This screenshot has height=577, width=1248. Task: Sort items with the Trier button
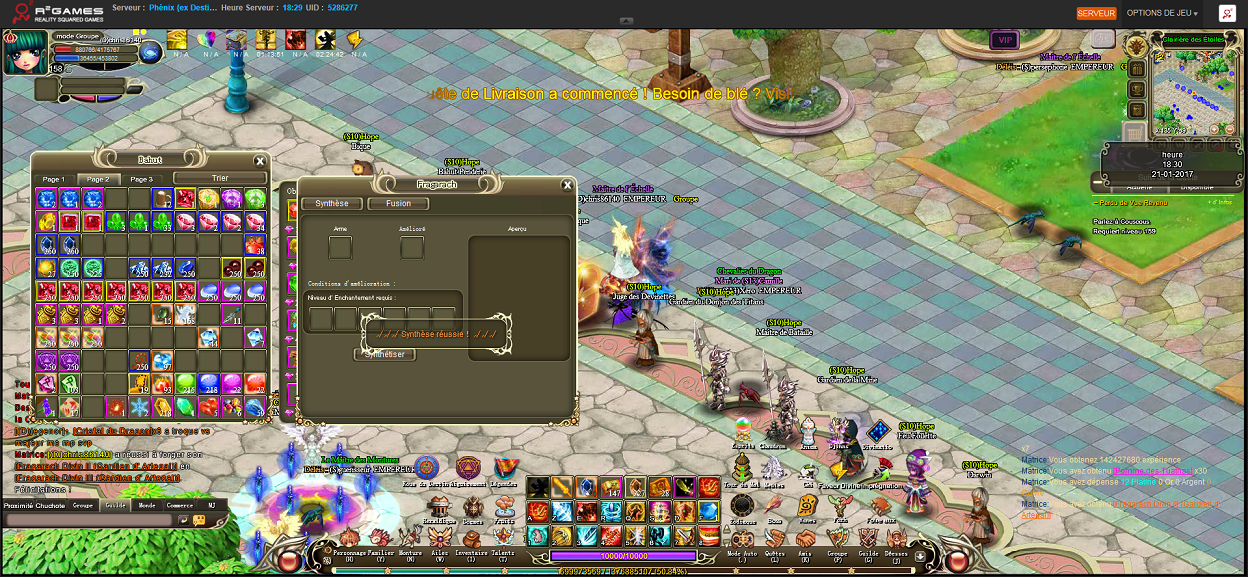click(x=220, y=179)
